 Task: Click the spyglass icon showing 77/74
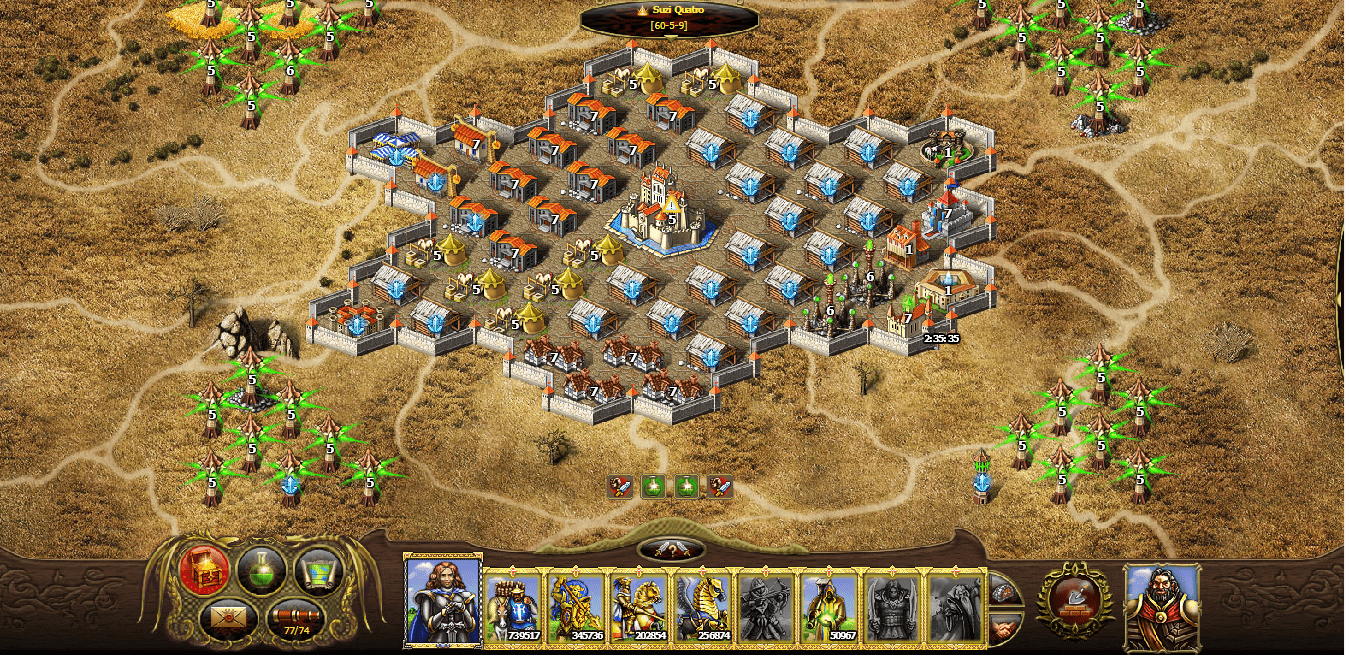[296, 621]
